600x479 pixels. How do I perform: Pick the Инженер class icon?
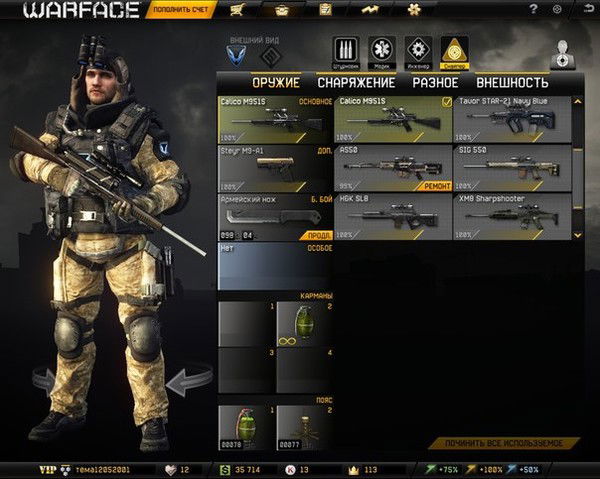click(x=419, y=50)
